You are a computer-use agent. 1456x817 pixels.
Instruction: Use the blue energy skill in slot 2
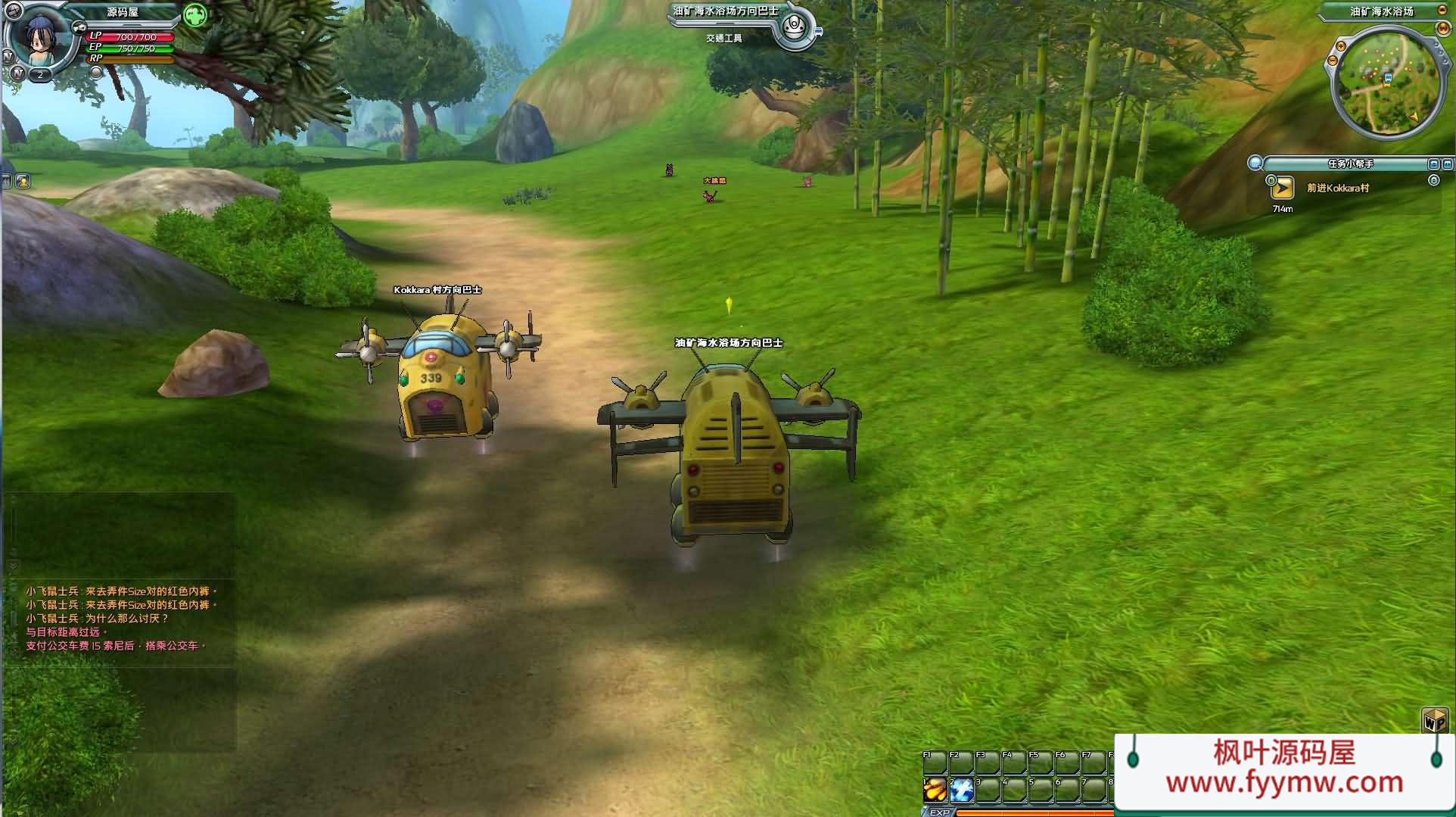coord(962,790)
